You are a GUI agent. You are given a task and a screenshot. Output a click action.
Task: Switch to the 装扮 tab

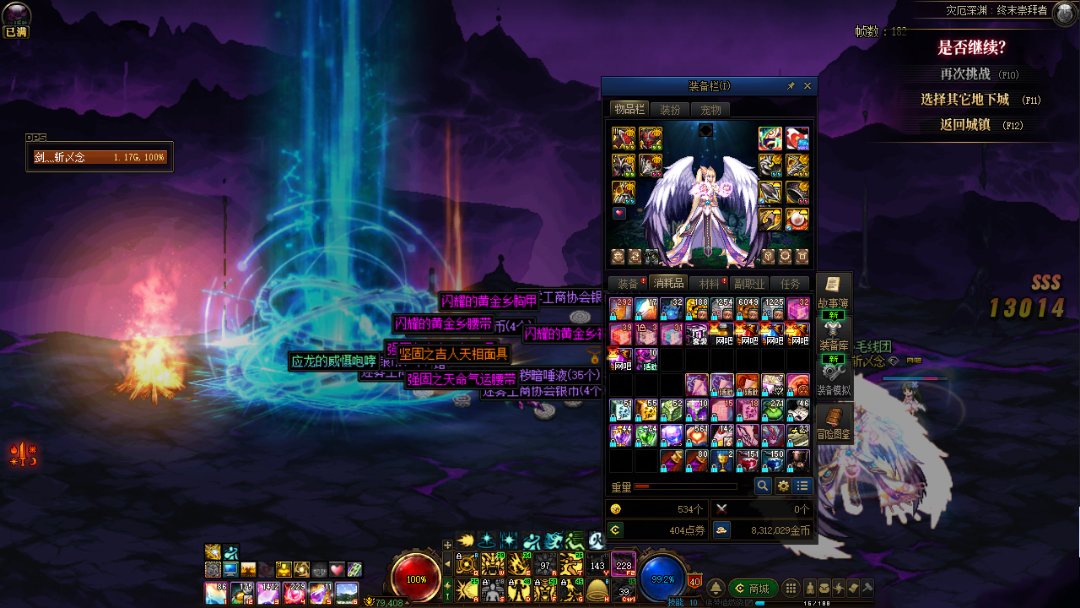tap(669, 109)
